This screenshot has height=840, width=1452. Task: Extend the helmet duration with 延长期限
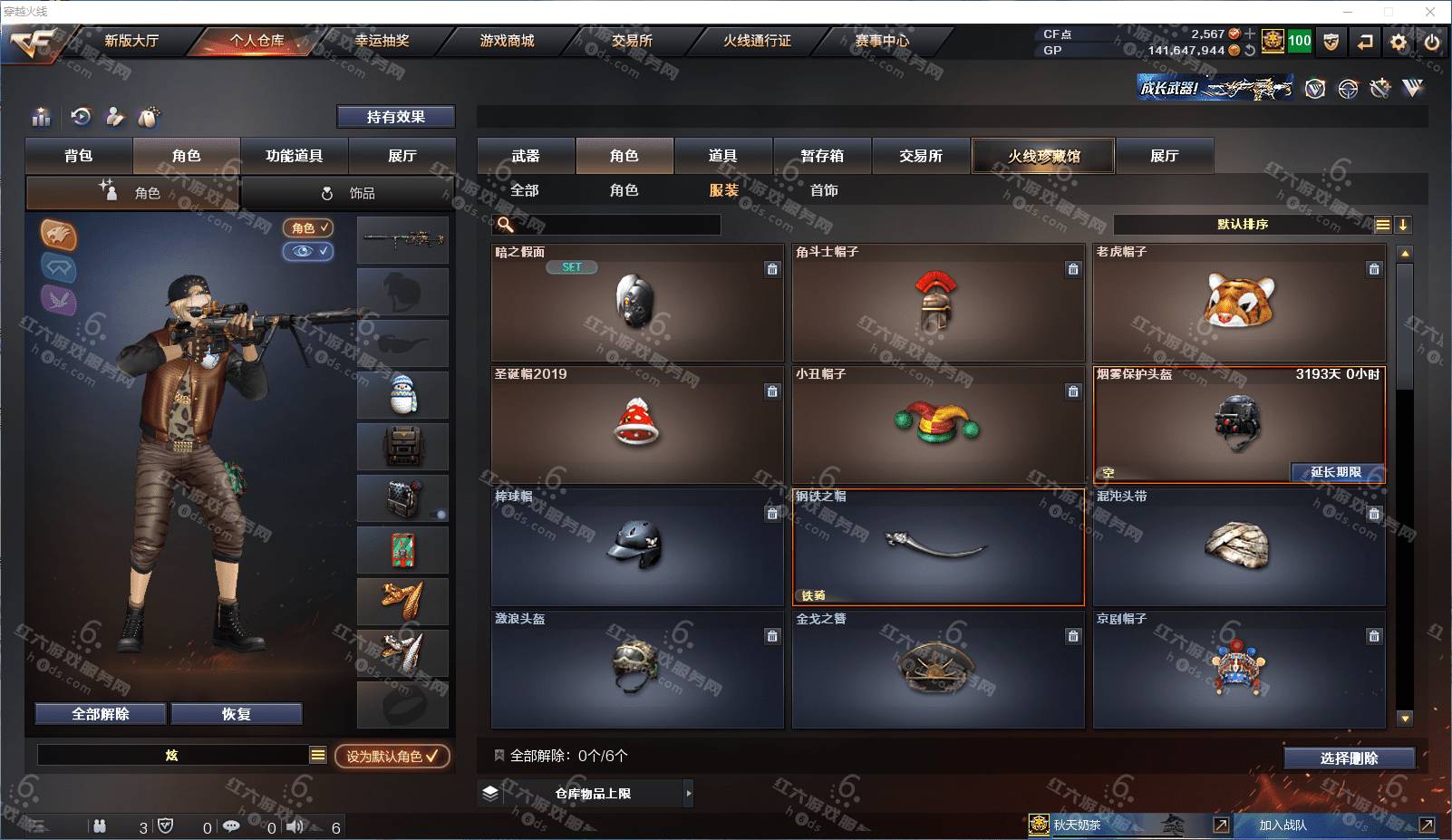(x=1336, y=472)
